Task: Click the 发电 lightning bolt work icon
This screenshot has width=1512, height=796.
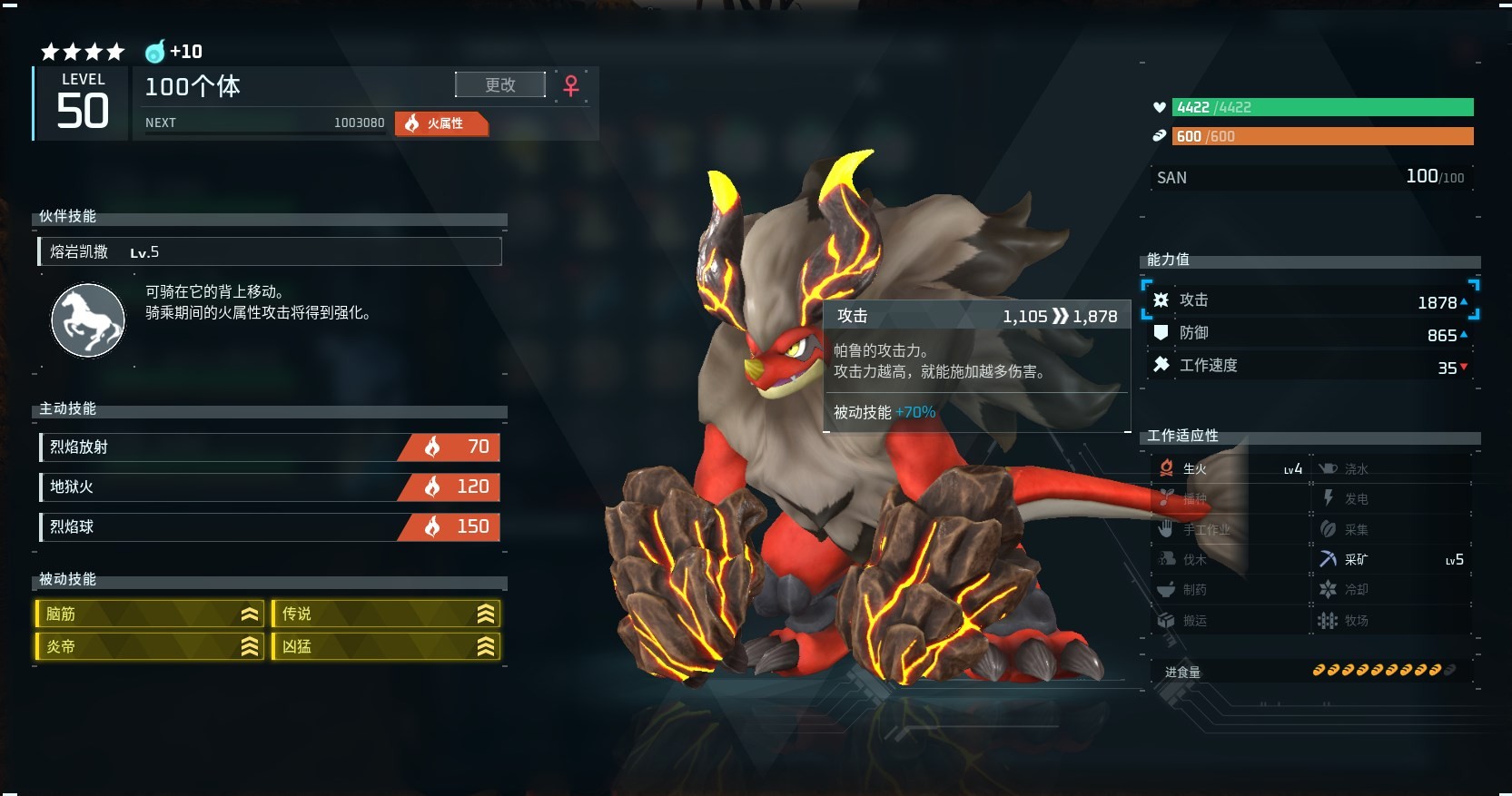Action: (x=1329, y=498)
